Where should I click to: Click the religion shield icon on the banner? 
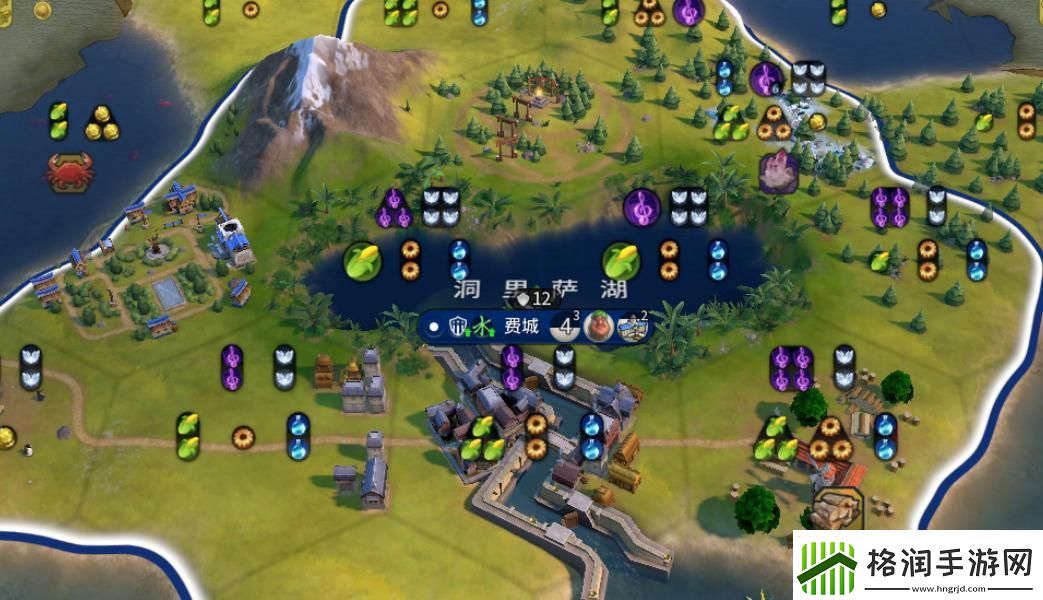pos(459,327)
